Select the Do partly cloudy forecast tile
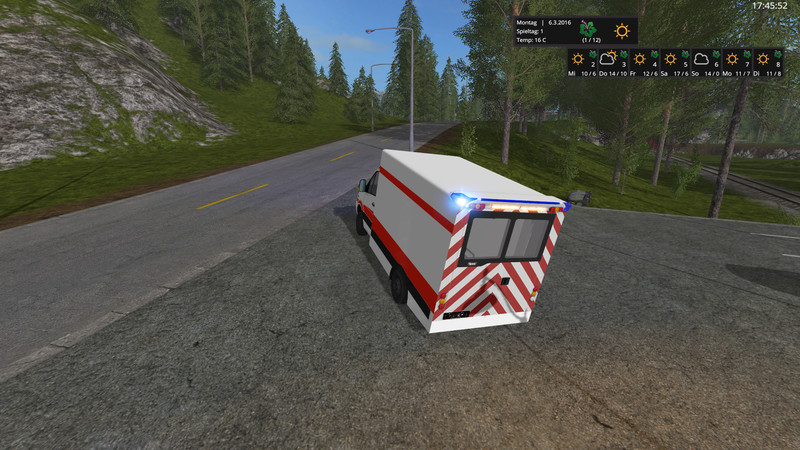The height and width of the screenshot is (450, 800). tap(613, 63)
